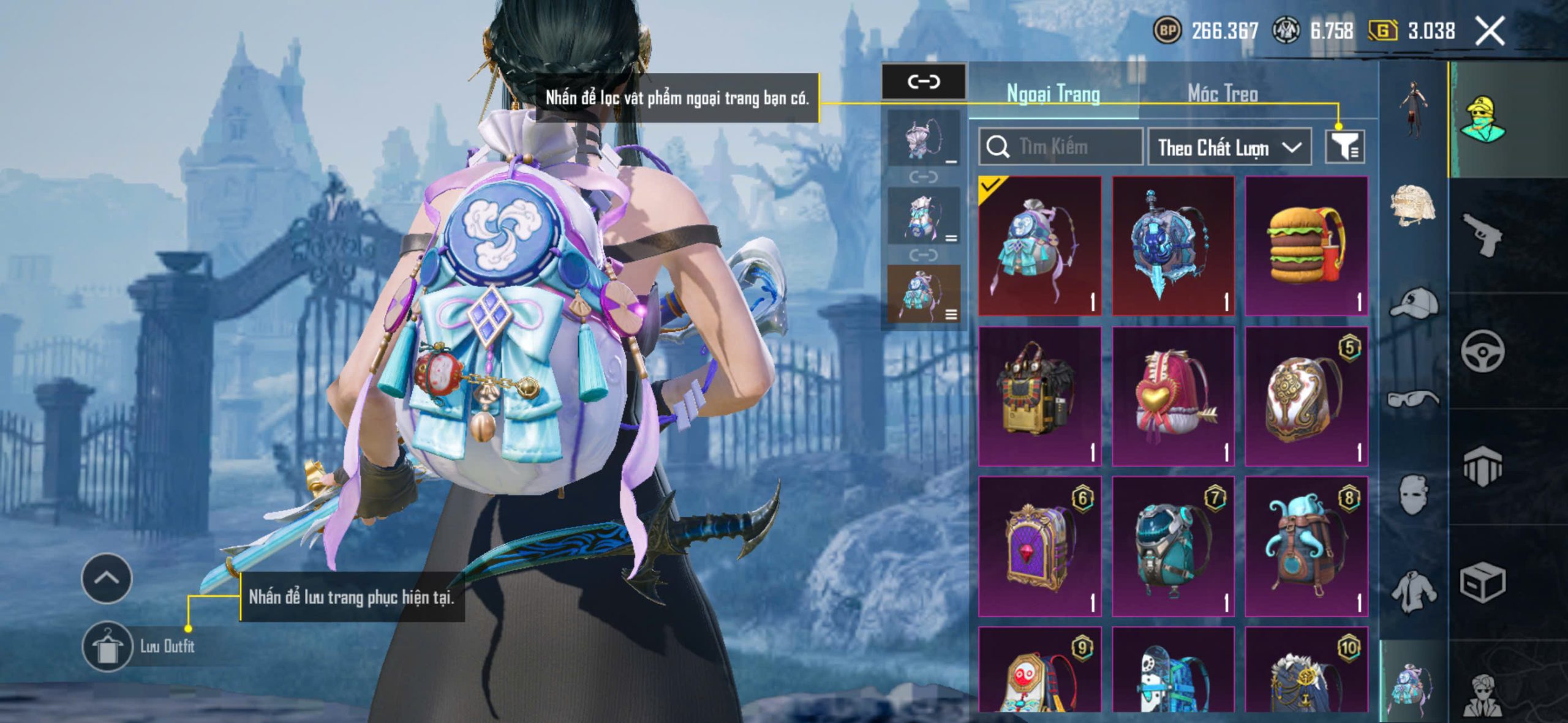Screen dimensions: 1568x723
Task: Choose the blue crystal orb backpack
Action: pyautogui.click(x=1172, y=246)
